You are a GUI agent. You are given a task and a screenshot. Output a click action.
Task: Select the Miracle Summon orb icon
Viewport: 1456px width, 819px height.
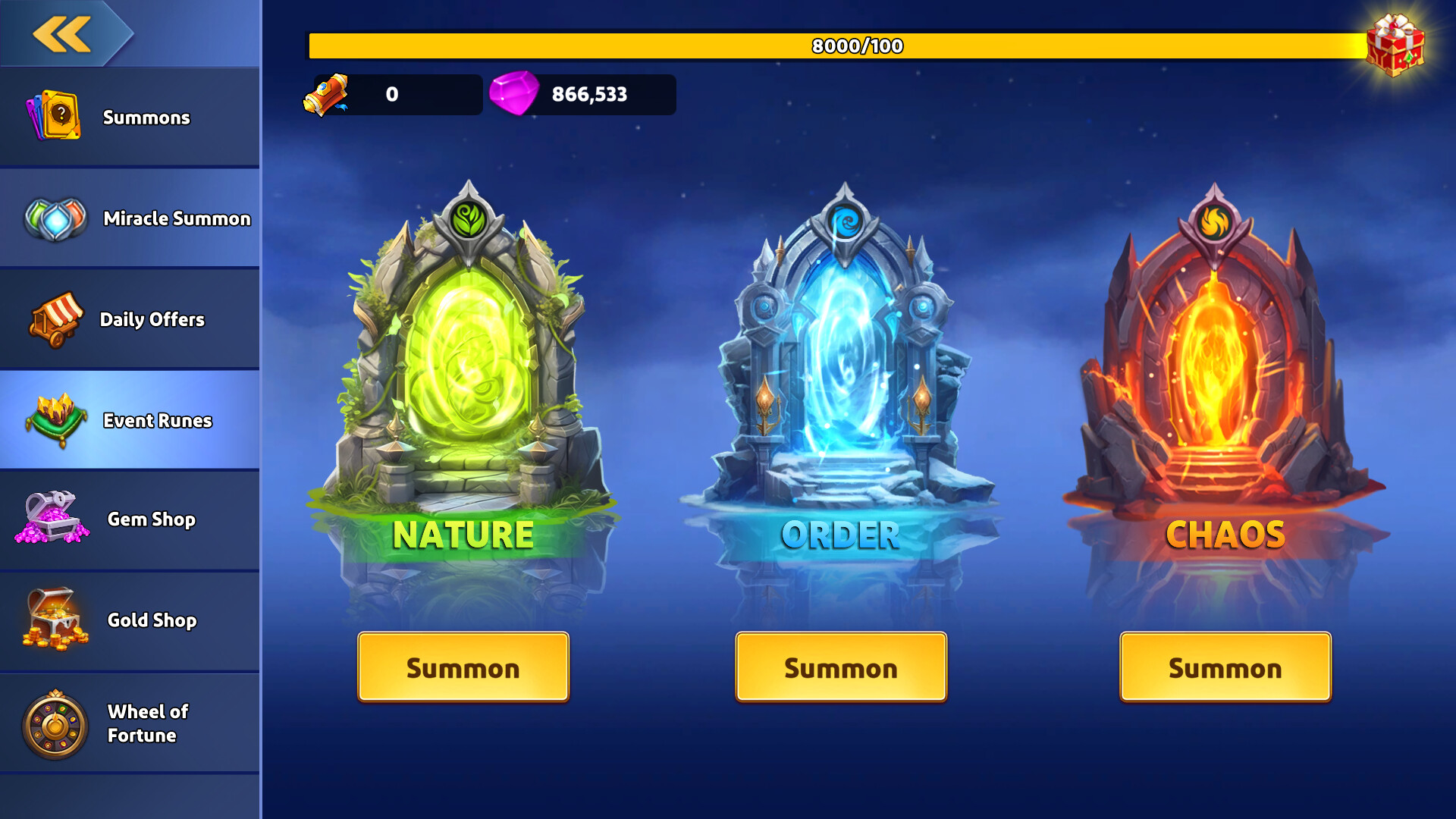[x=53, y=218]
